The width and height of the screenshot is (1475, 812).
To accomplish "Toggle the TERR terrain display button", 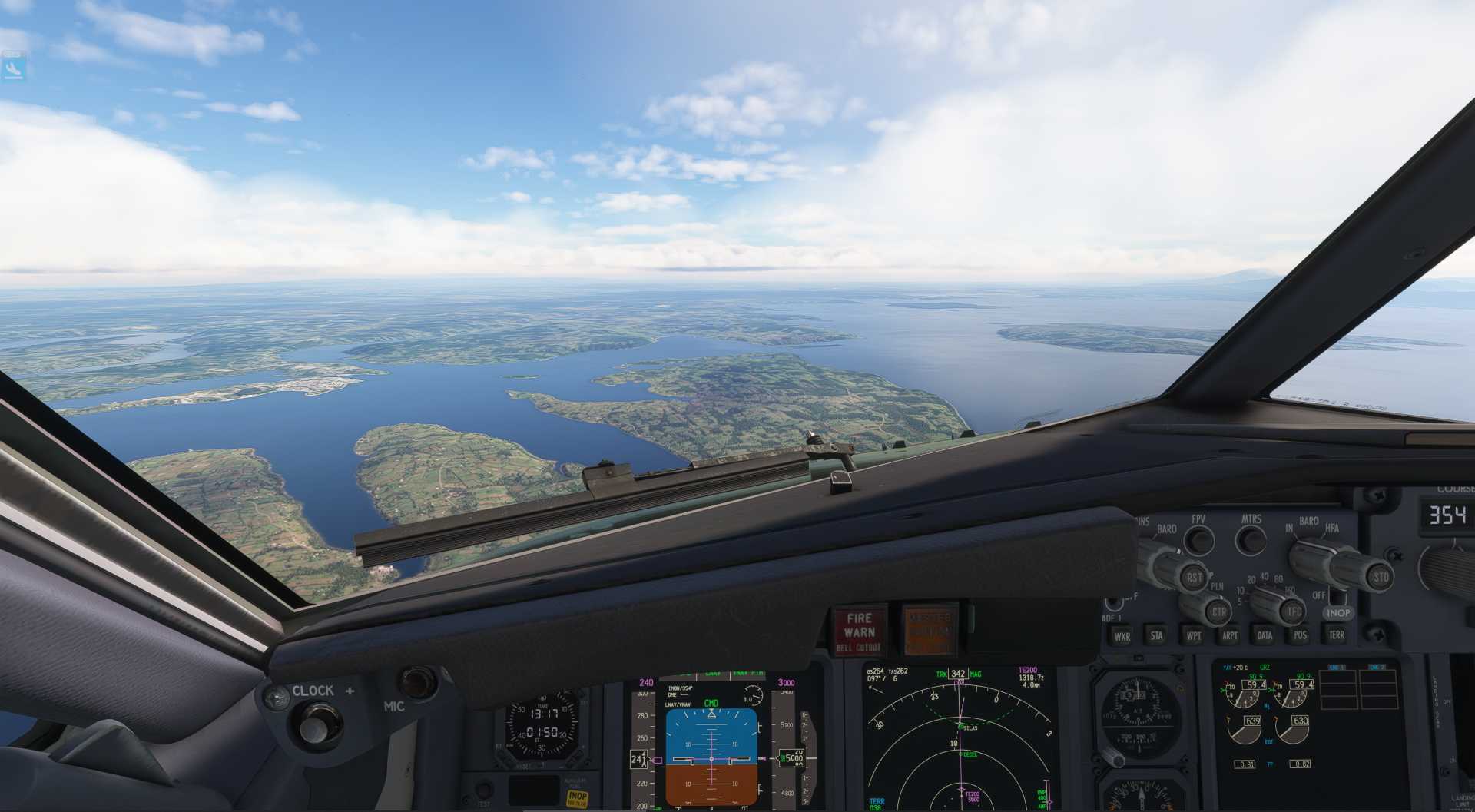I will pyautogui.click(x=1337, y=635).
